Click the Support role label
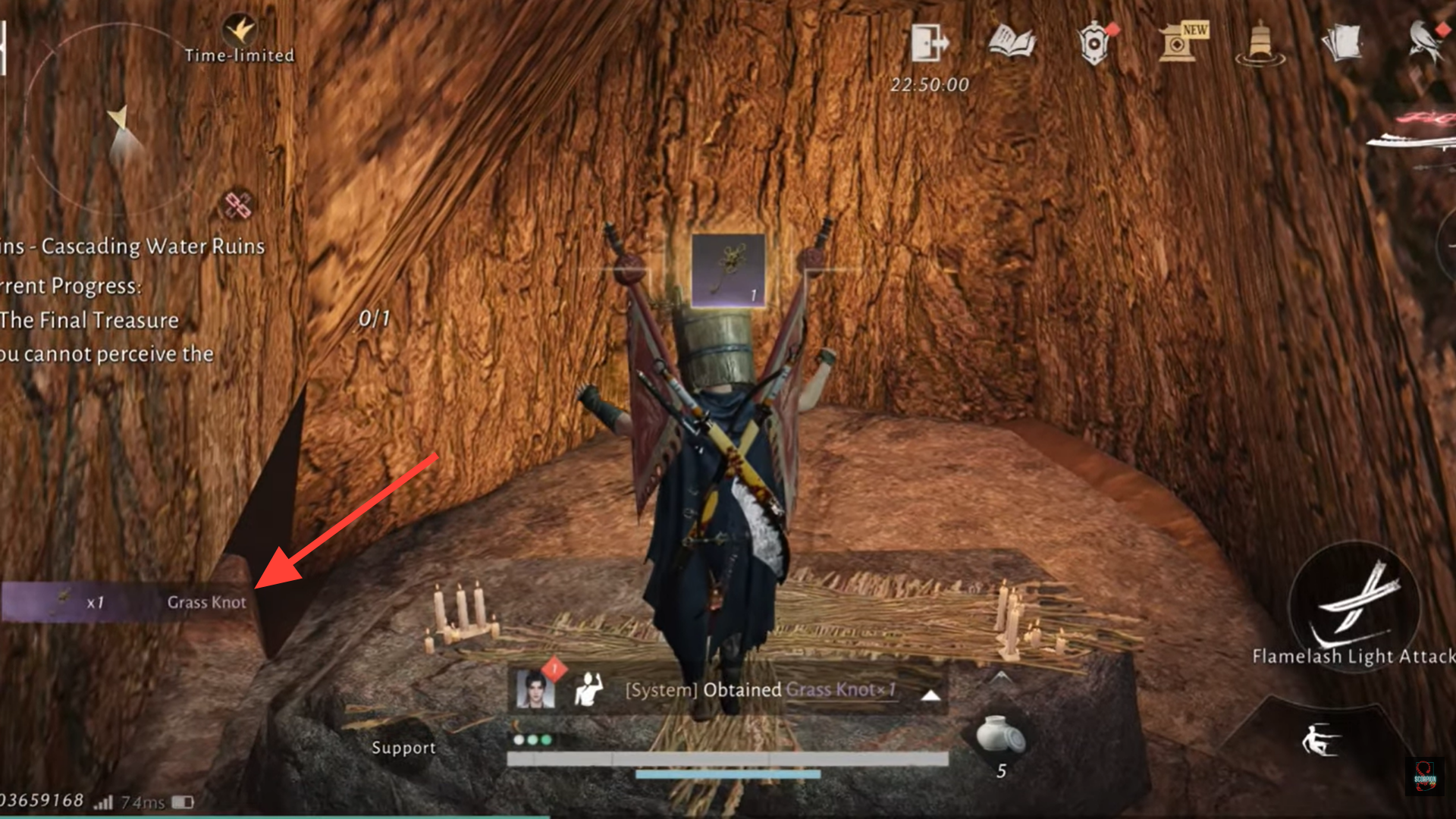 404,747
